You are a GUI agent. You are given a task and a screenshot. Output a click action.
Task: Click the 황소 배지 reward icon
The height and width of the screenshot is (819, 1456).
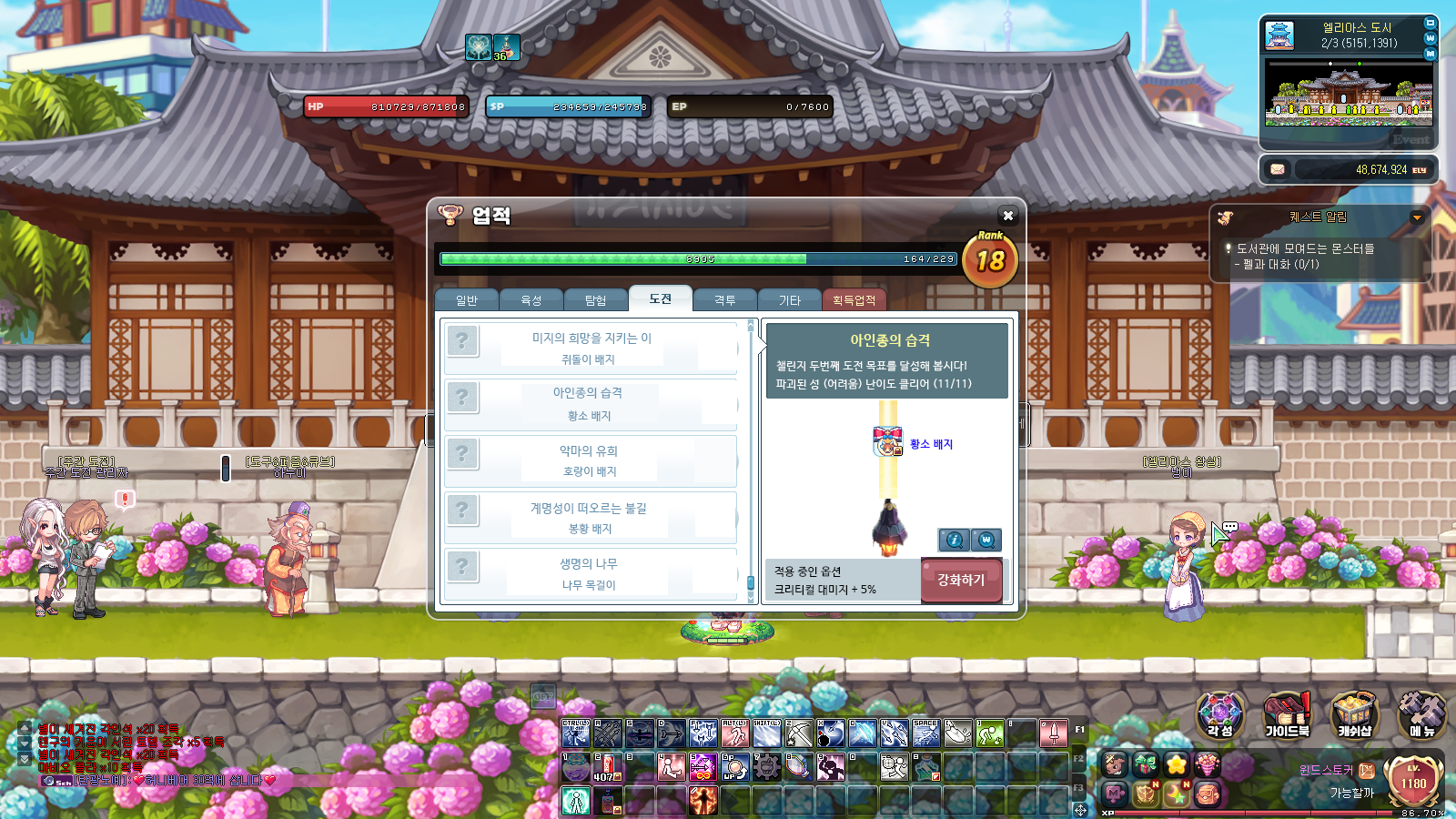887,442
